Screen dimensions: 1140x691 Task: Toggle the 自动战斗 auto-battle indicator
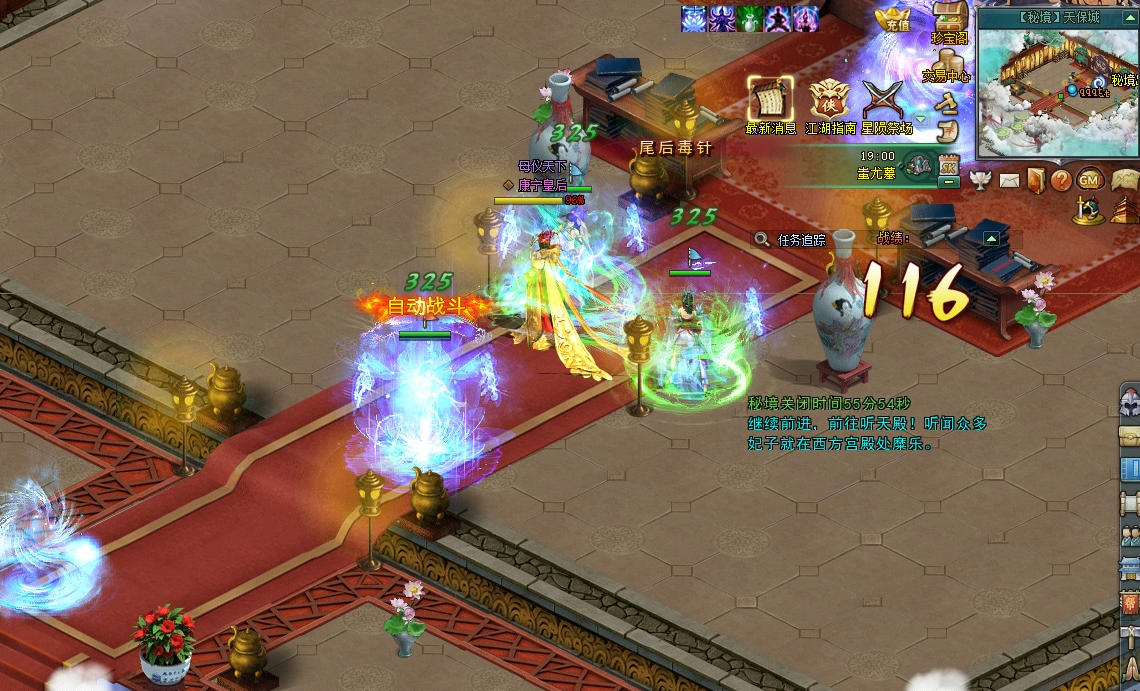(426, 307)
